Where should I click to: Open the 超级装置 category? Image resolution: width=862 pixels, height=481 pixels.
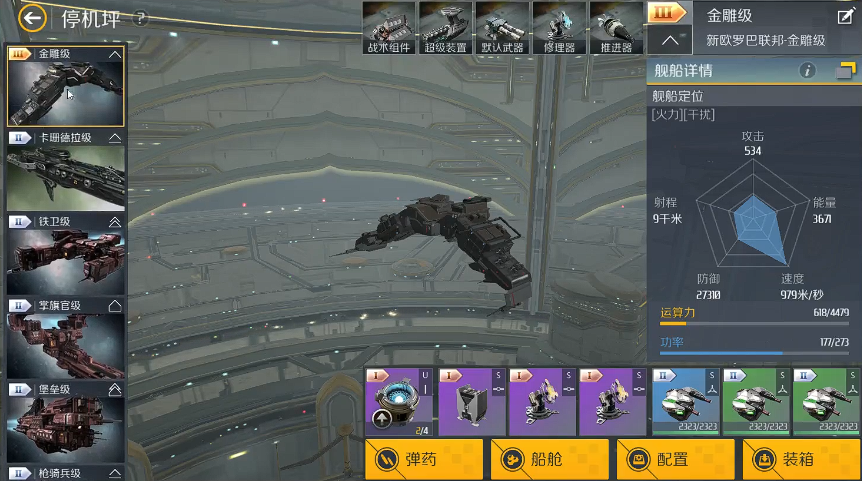click(445, 28)
